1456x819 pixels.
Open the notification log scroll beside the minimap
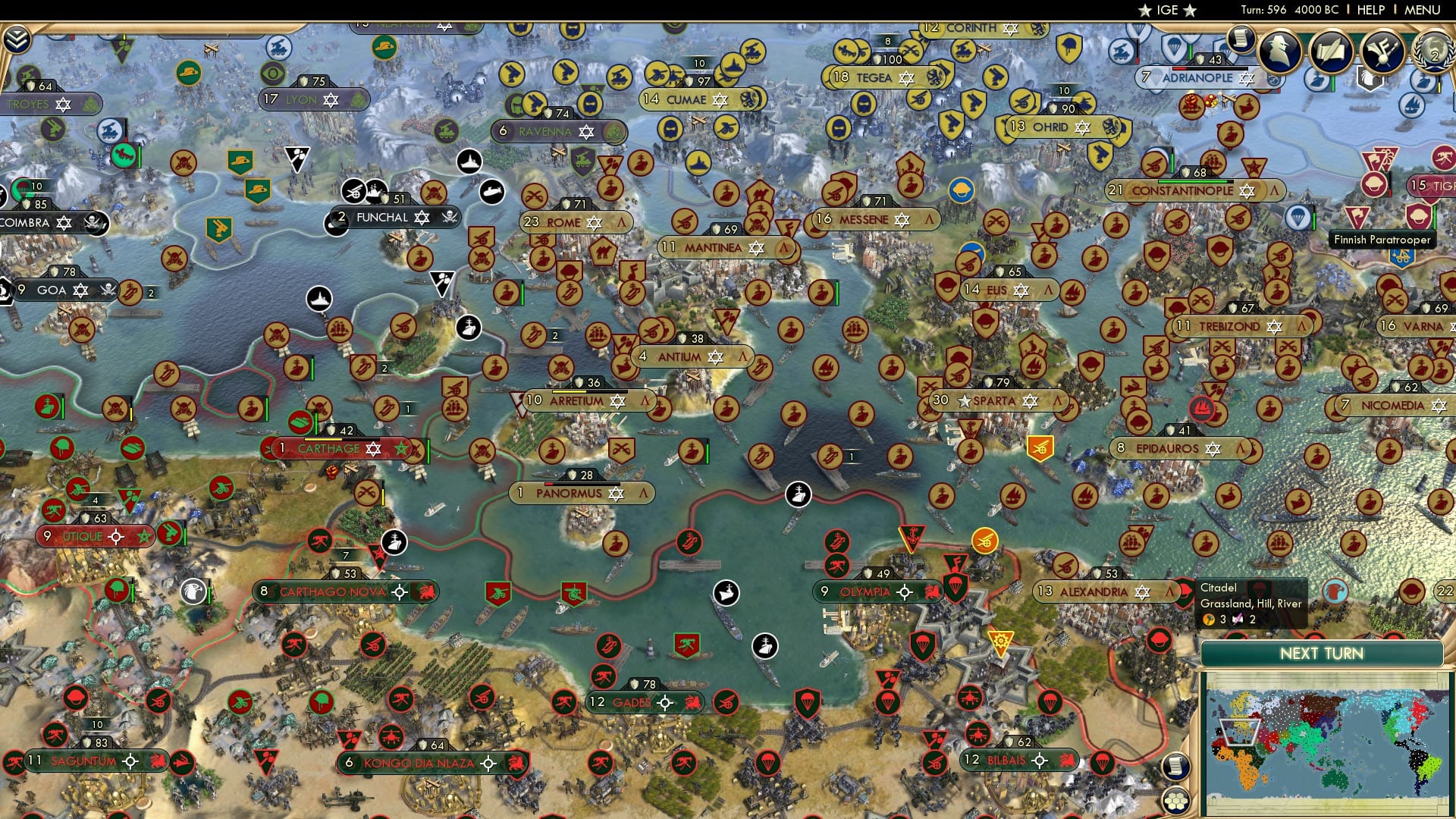tap(1177, 767)
